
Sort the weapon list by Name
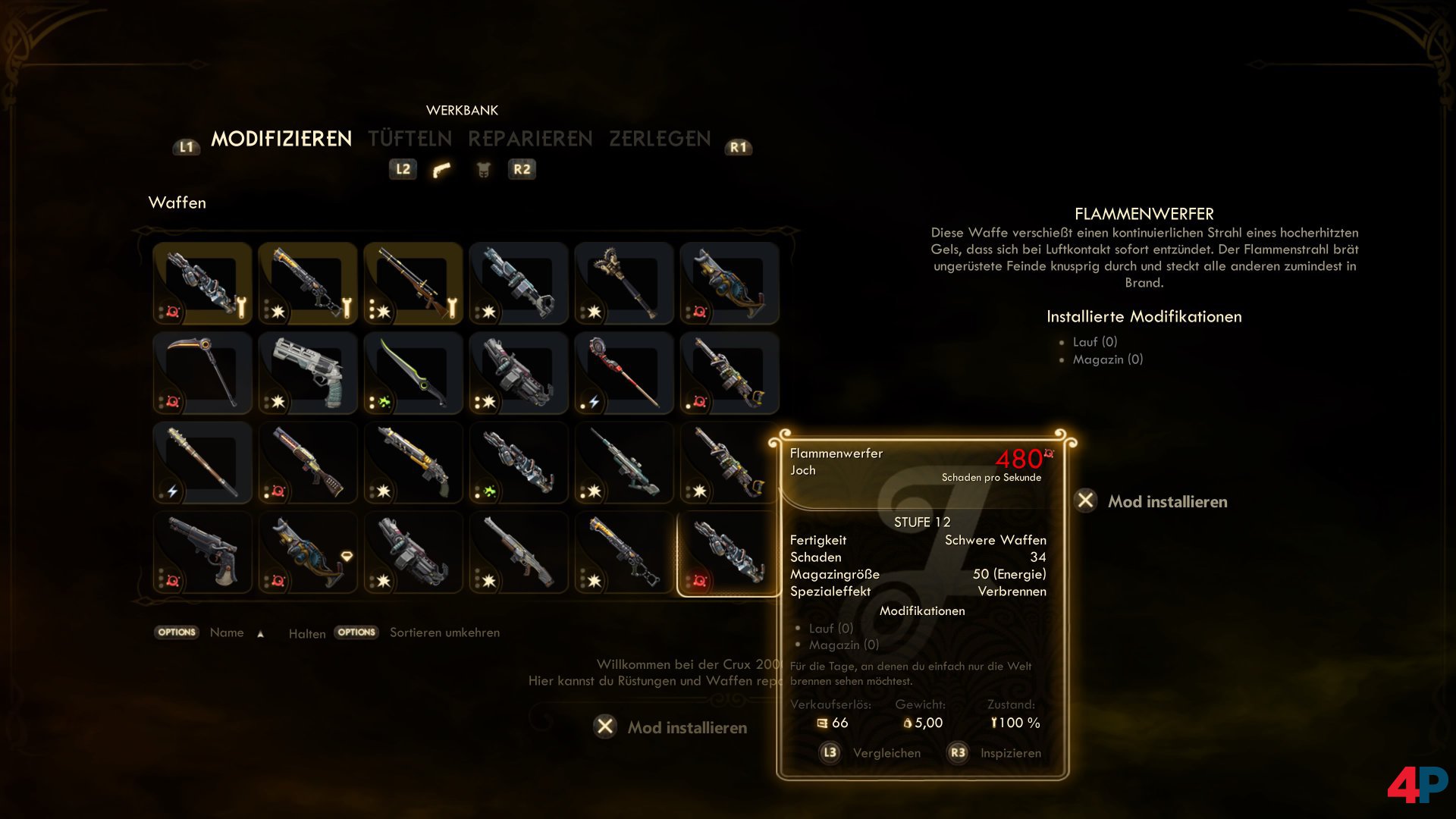click(x=227, y=632)
